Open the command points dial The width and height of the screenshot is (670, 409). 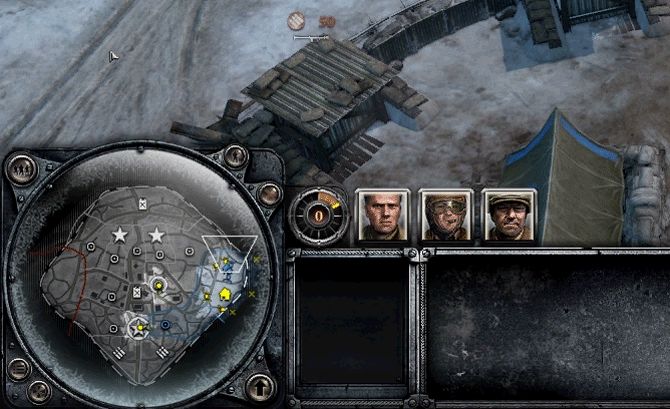coord(318,214)
